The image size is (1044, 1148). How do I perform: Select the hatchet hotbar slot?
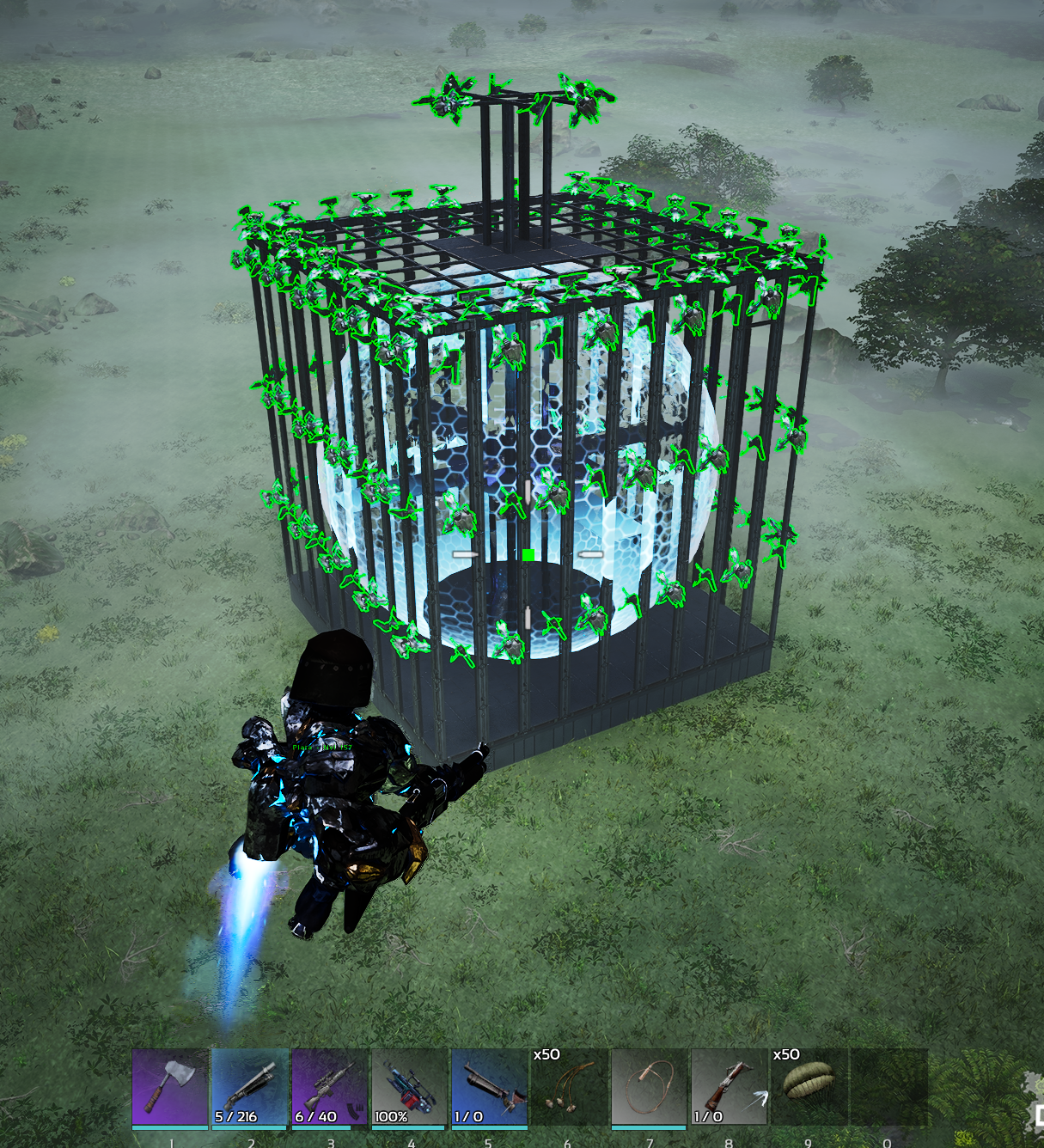tap(170, 1087)
